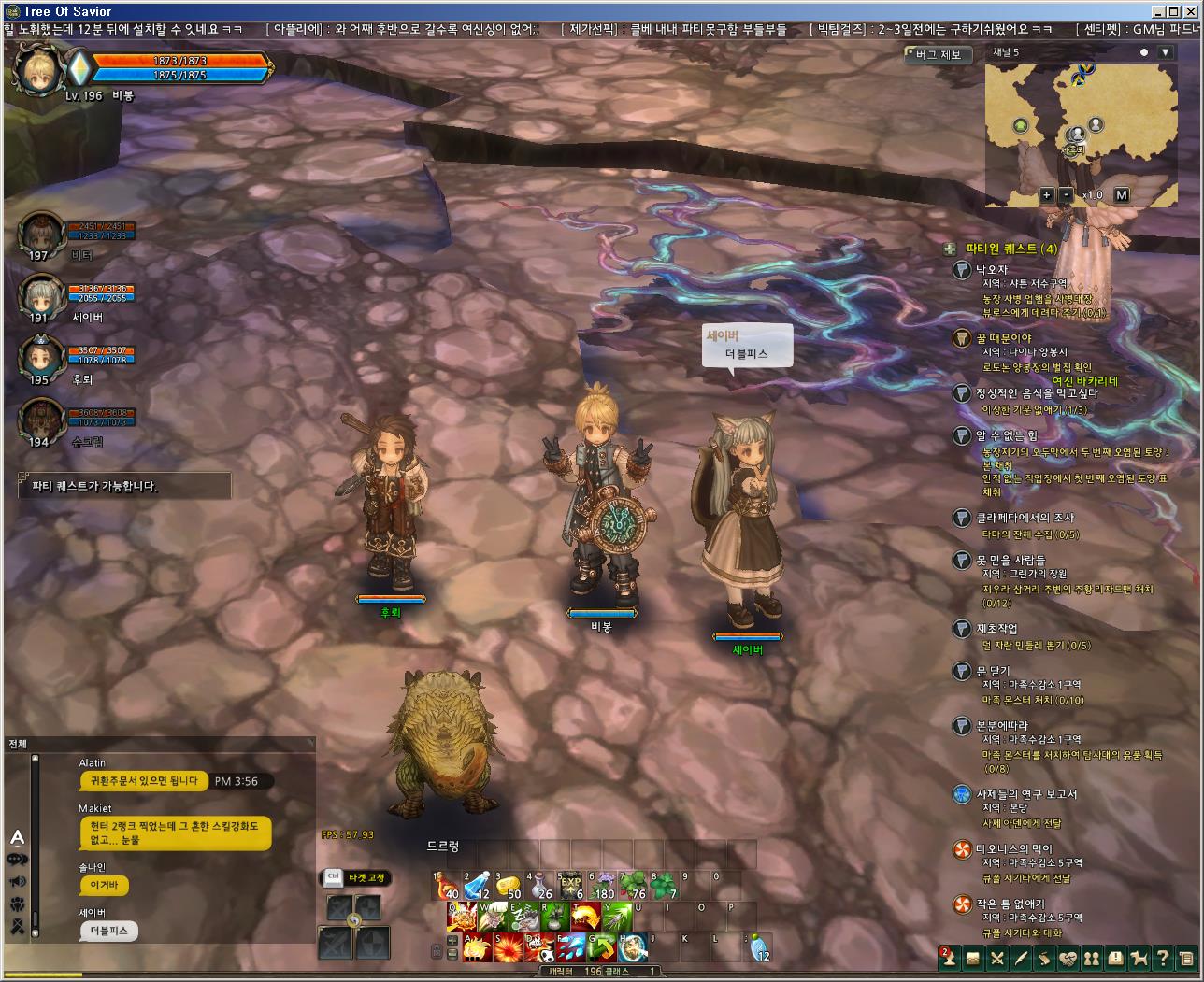
Task: Zoom out the minimap with the minus button
Action: (x=1067, y=195)
